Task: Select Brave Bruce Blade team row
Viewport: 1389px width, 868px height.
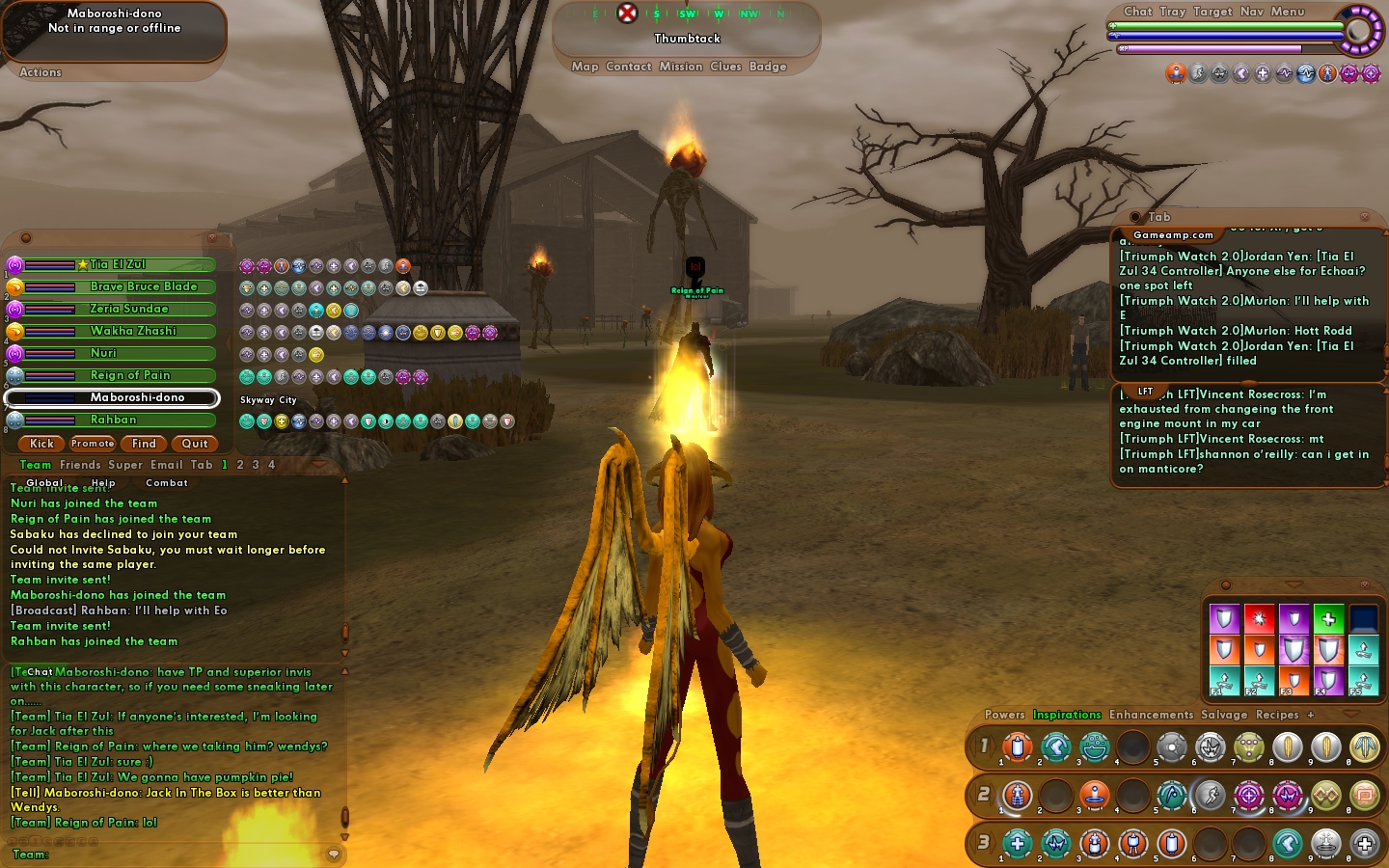Action: [143, 286]
